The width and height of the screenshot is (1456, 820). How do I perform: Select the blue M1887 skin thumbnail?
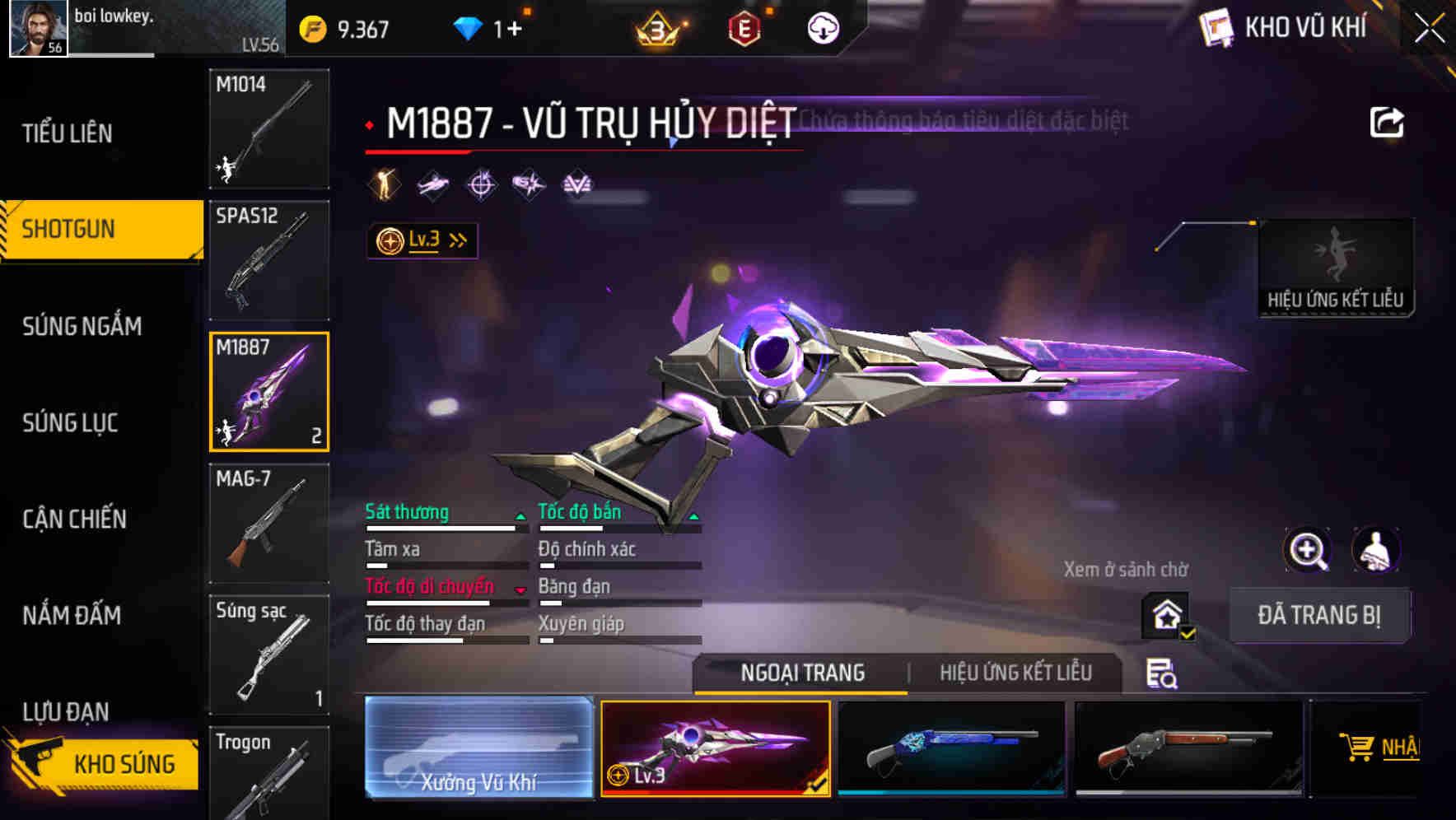[x=951, y=747]
